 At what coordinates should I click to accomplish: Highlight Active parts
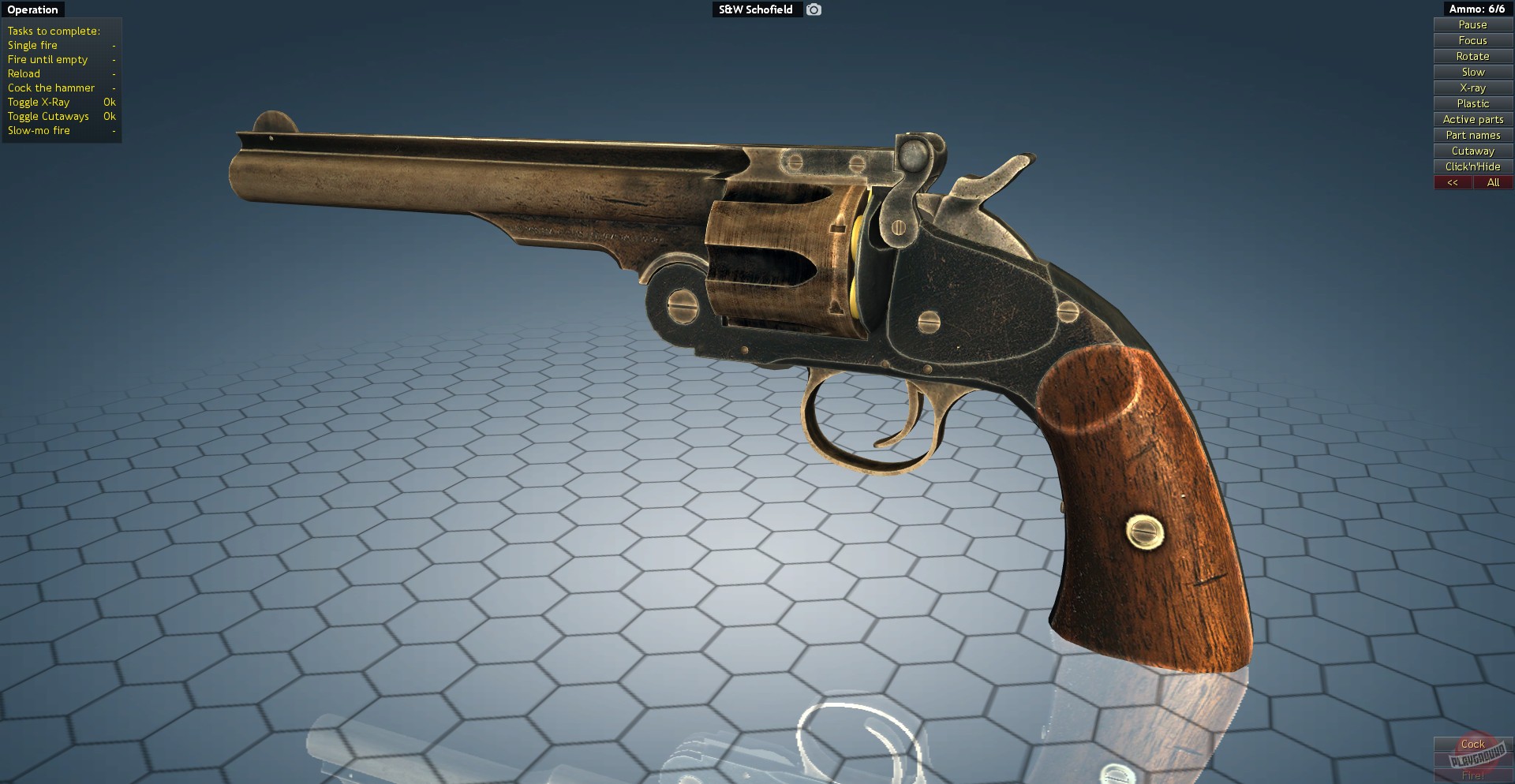(1472, 119)
